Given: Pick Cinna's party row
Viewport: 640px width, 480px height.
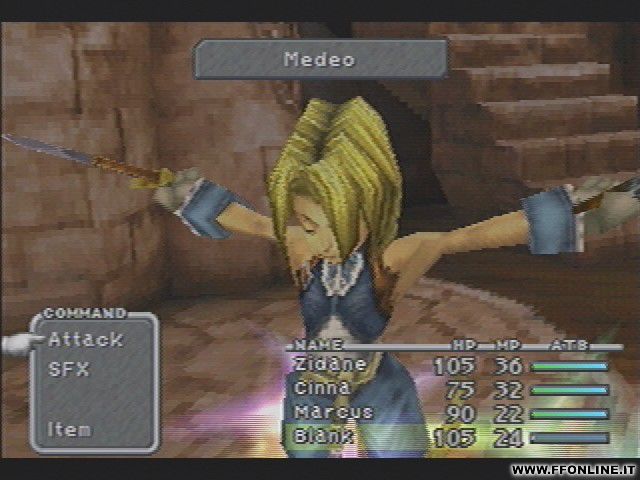Looking at the screenshot, I should point(323,388).
